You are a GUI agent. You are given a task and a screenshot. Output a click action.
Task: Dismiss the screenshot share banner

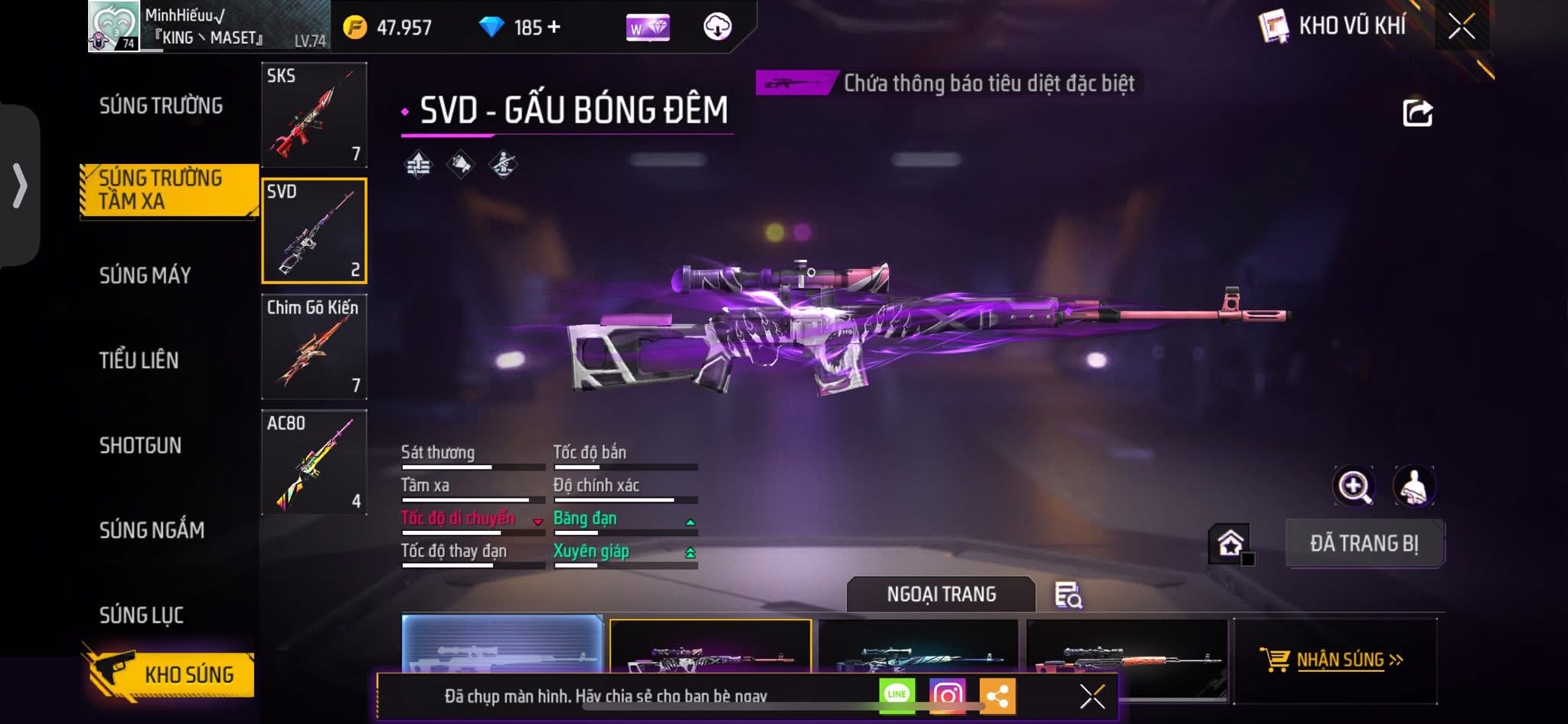[x=1092, y=696]
